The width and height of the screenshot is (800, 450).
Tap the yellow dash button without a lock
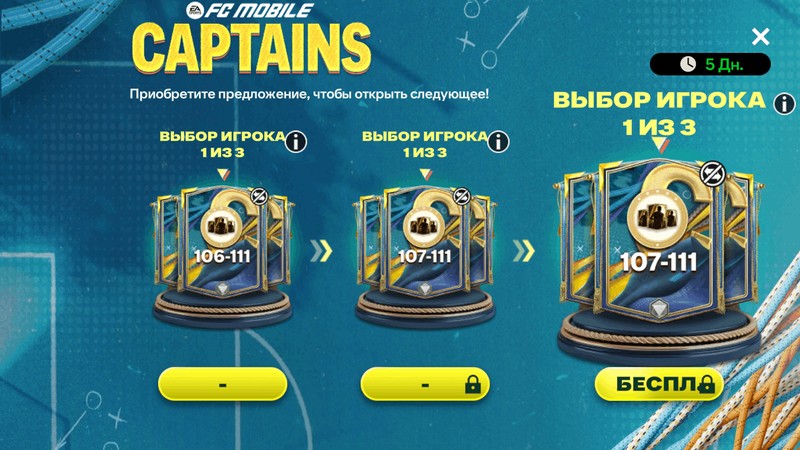pyautogui.click(x=222, y=384)
